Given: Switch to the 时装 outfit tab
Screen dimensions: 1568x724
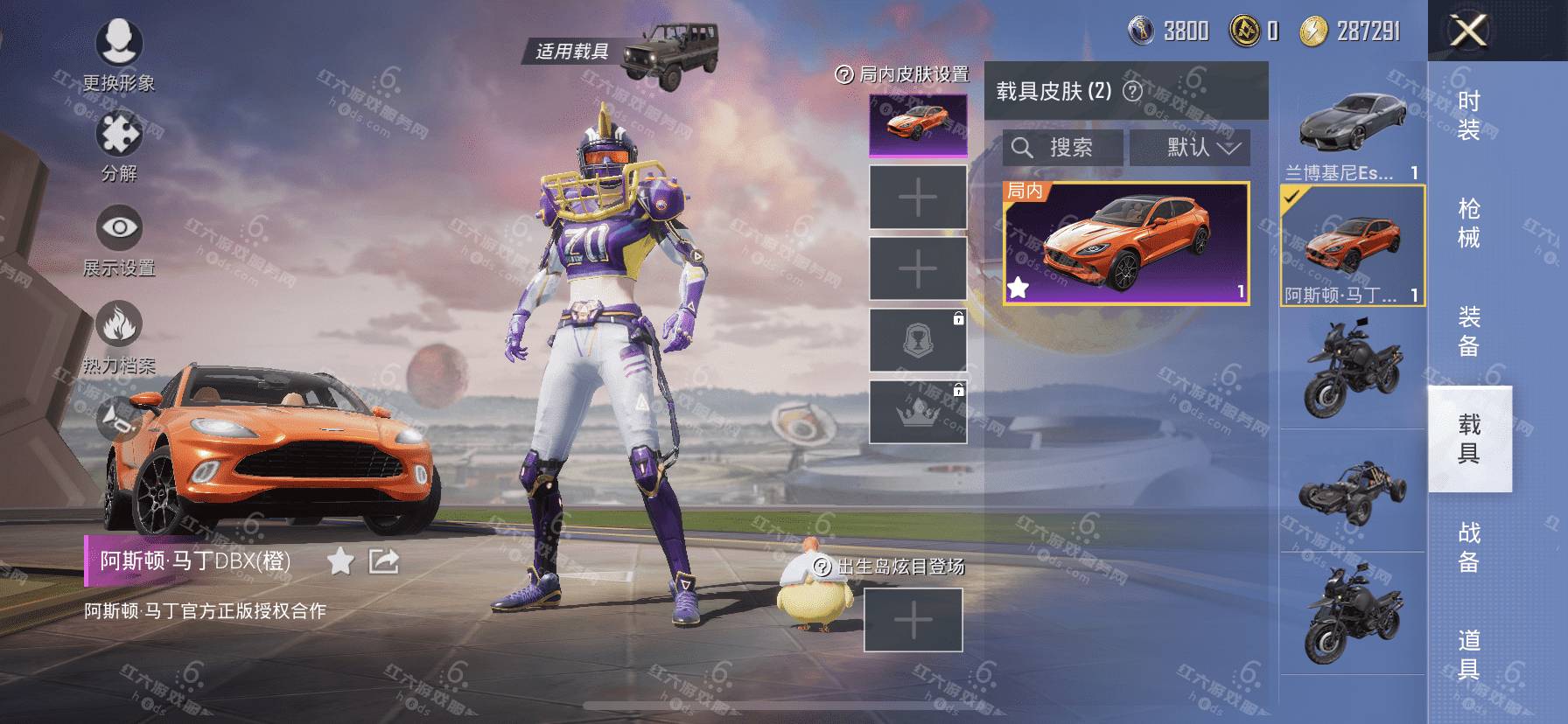Looking at the screenshot, I should click(1469, 115).
